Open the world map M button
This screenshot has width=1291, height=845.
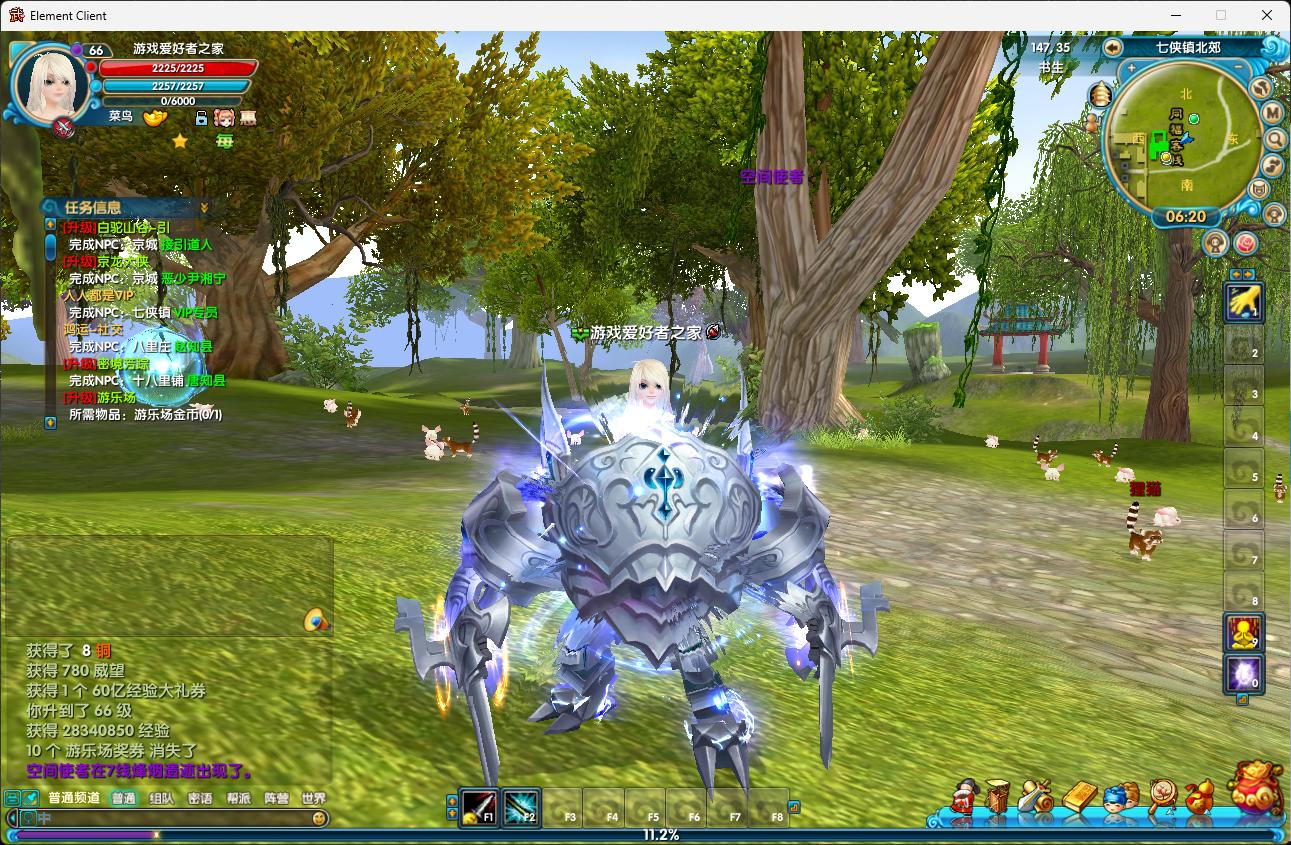click(x=1273, y=112)
